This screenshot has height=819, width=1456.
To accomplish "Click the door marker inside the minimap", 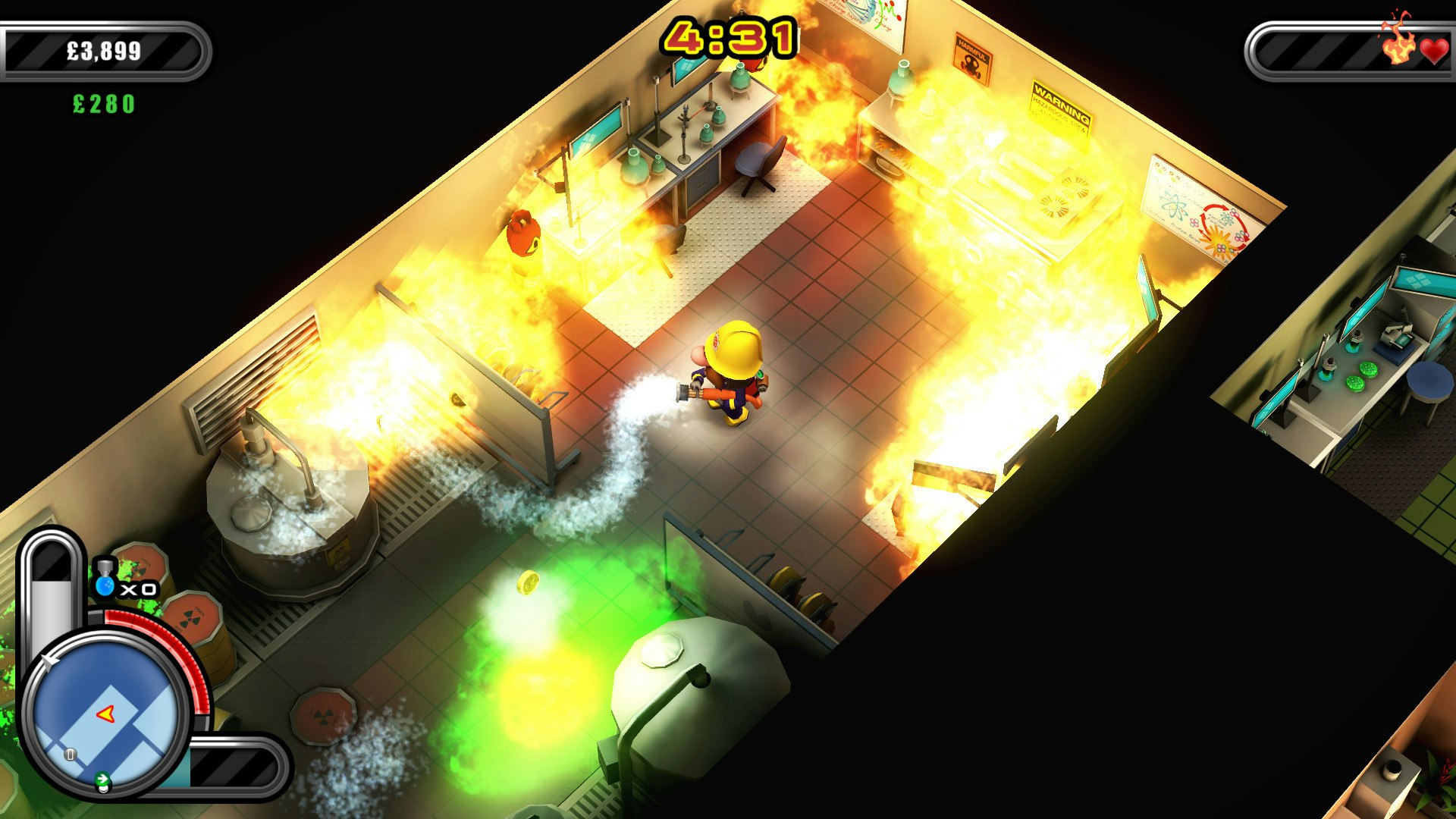I will tap(70, 754).
